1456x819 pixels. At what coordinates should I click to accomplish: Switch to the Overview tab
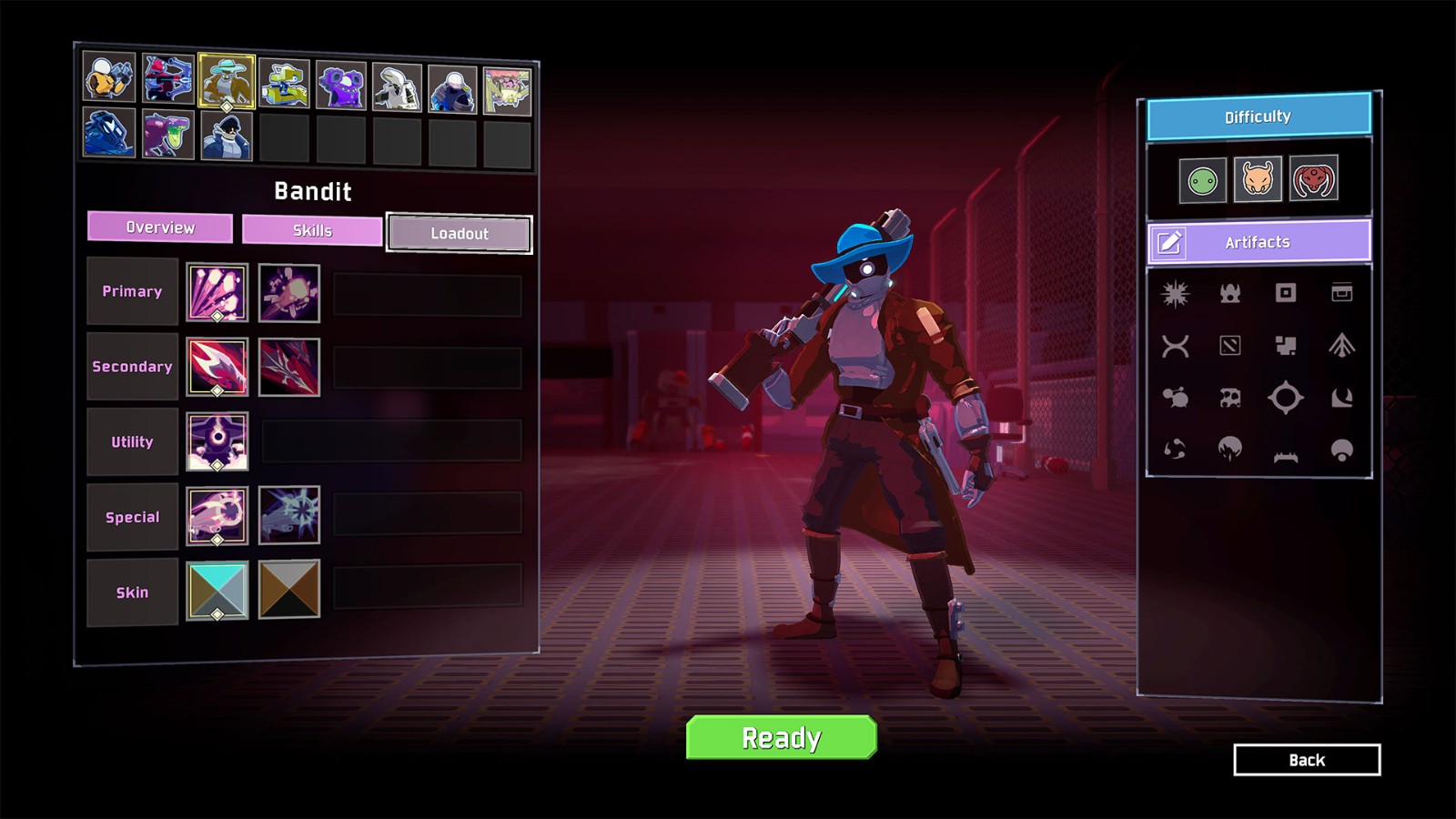point(160,227)
